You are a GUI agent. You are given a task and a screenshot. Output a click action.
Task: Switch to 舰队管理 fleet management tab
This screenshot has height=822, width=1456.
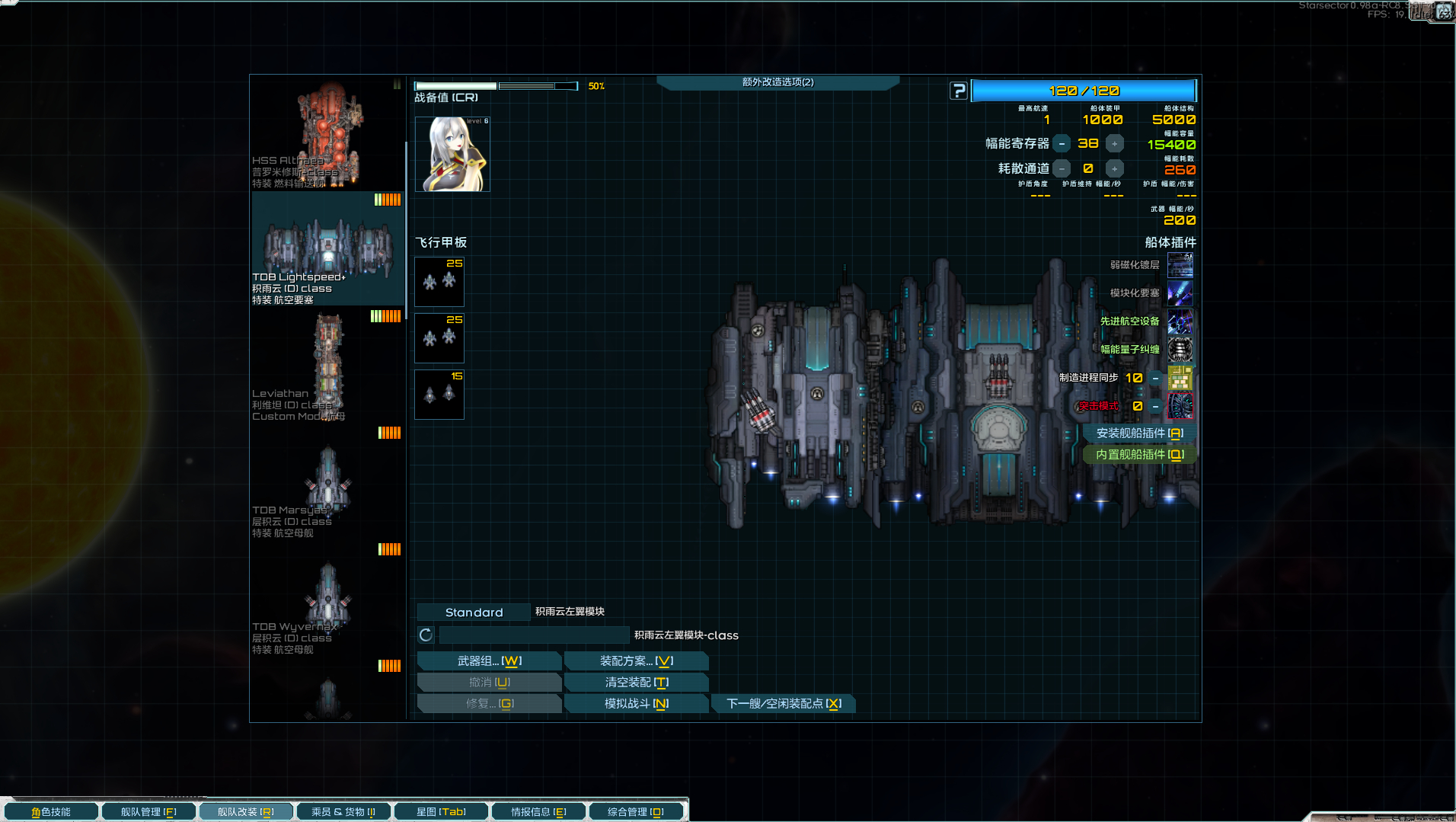click(x=148, y=812)
